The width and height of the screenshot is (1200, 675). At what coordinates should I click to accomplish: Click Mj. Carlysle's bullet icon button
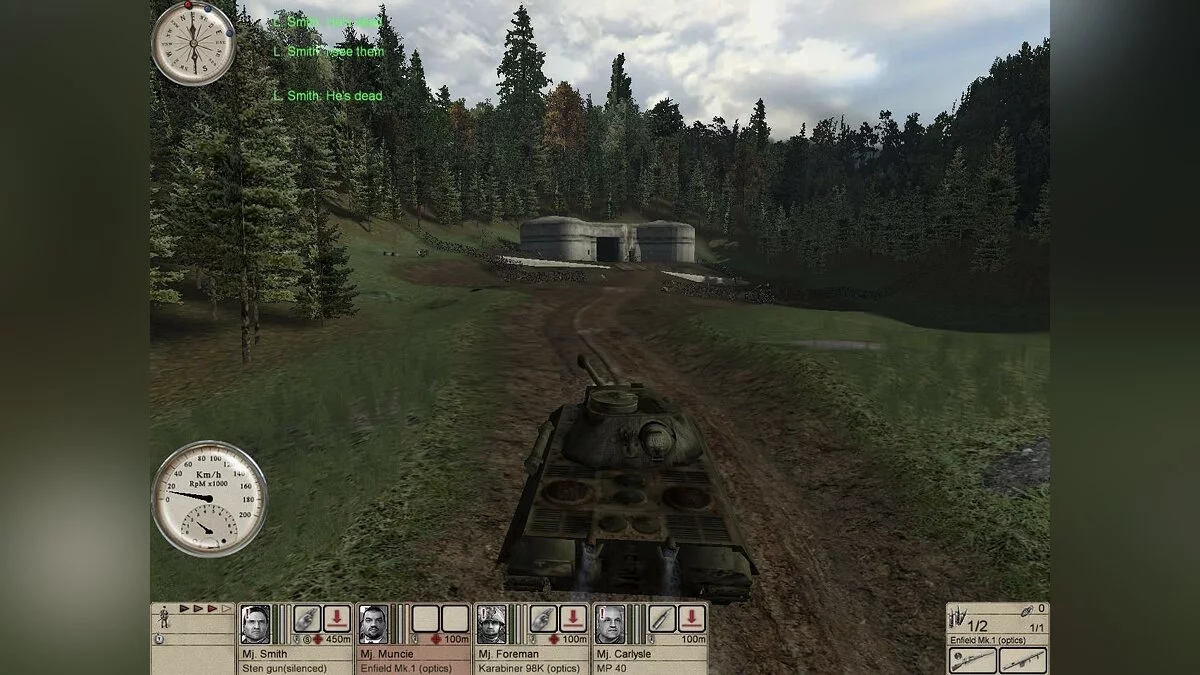point(662,619)
